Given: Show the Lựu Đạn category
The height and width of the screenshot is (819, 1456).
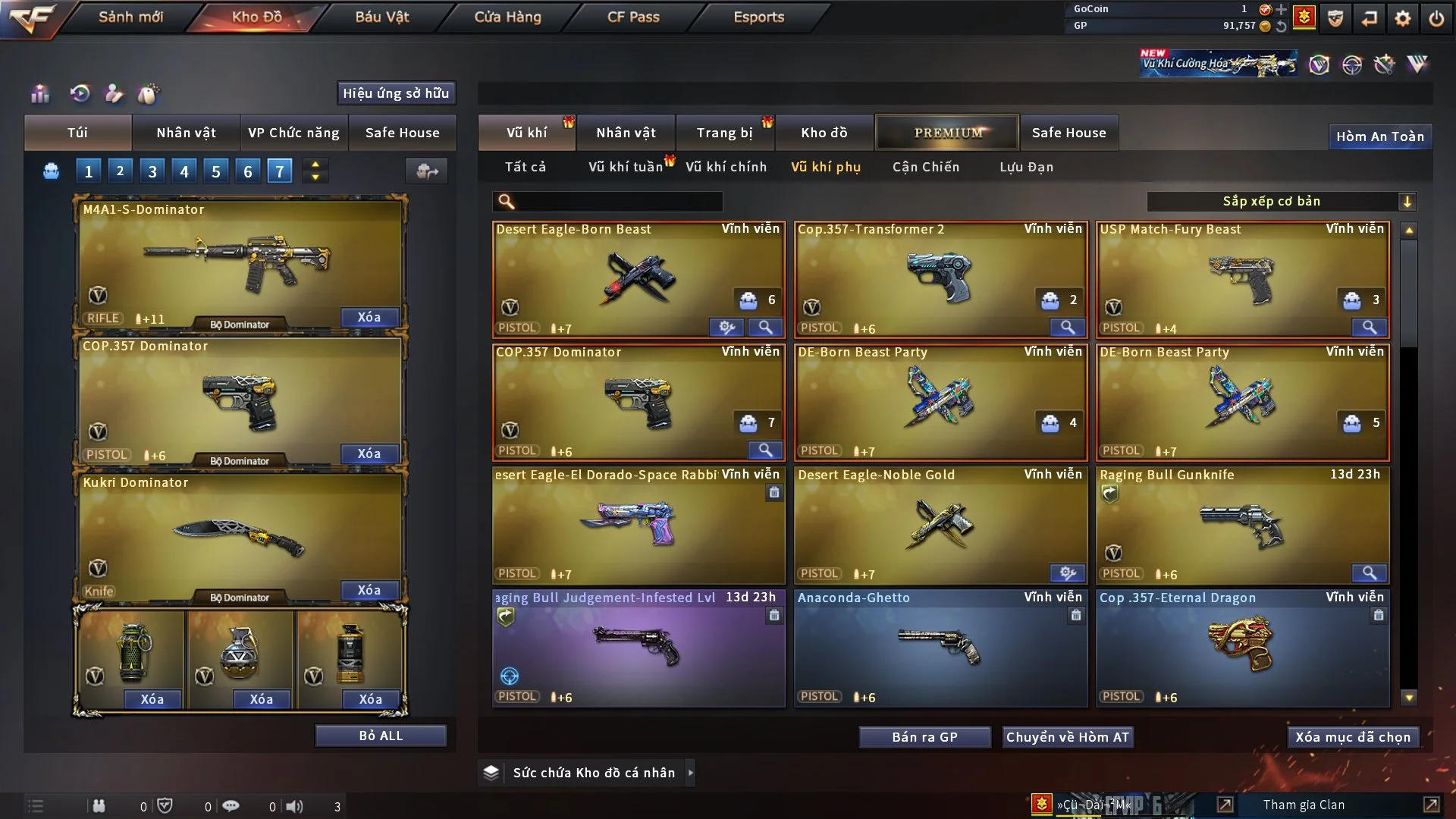Looking at the screenshot, I should click(1026, 167).
